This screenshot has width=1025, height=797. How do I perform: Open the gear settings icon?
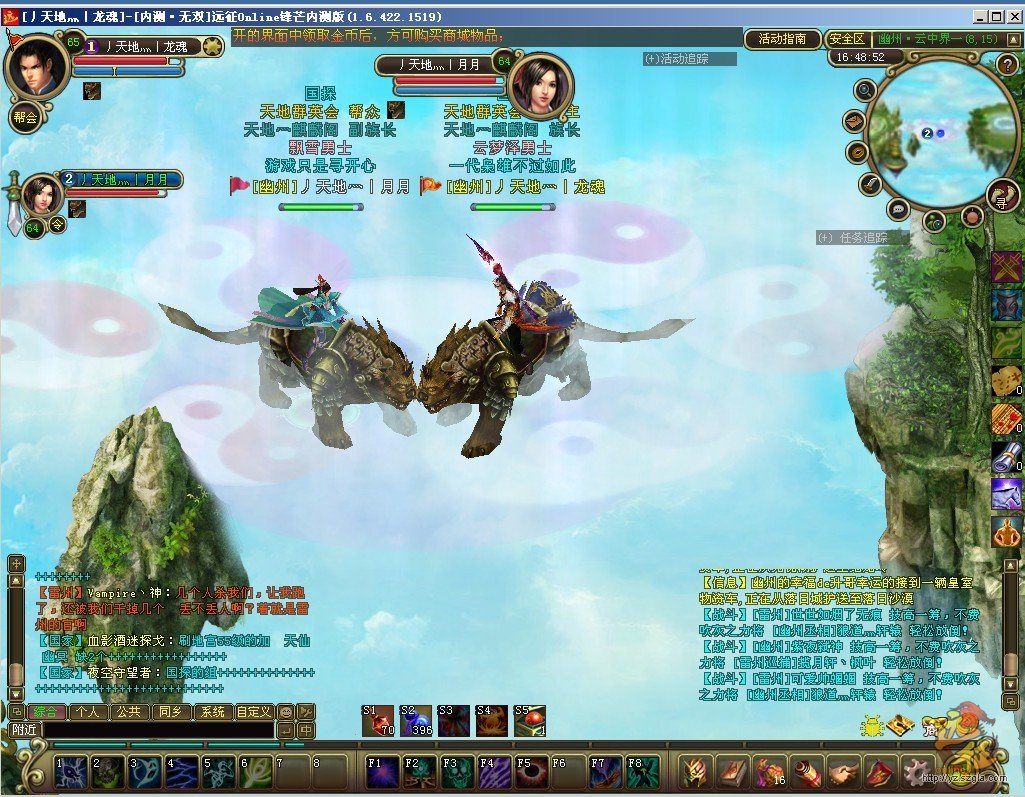[x=917, y=772]
